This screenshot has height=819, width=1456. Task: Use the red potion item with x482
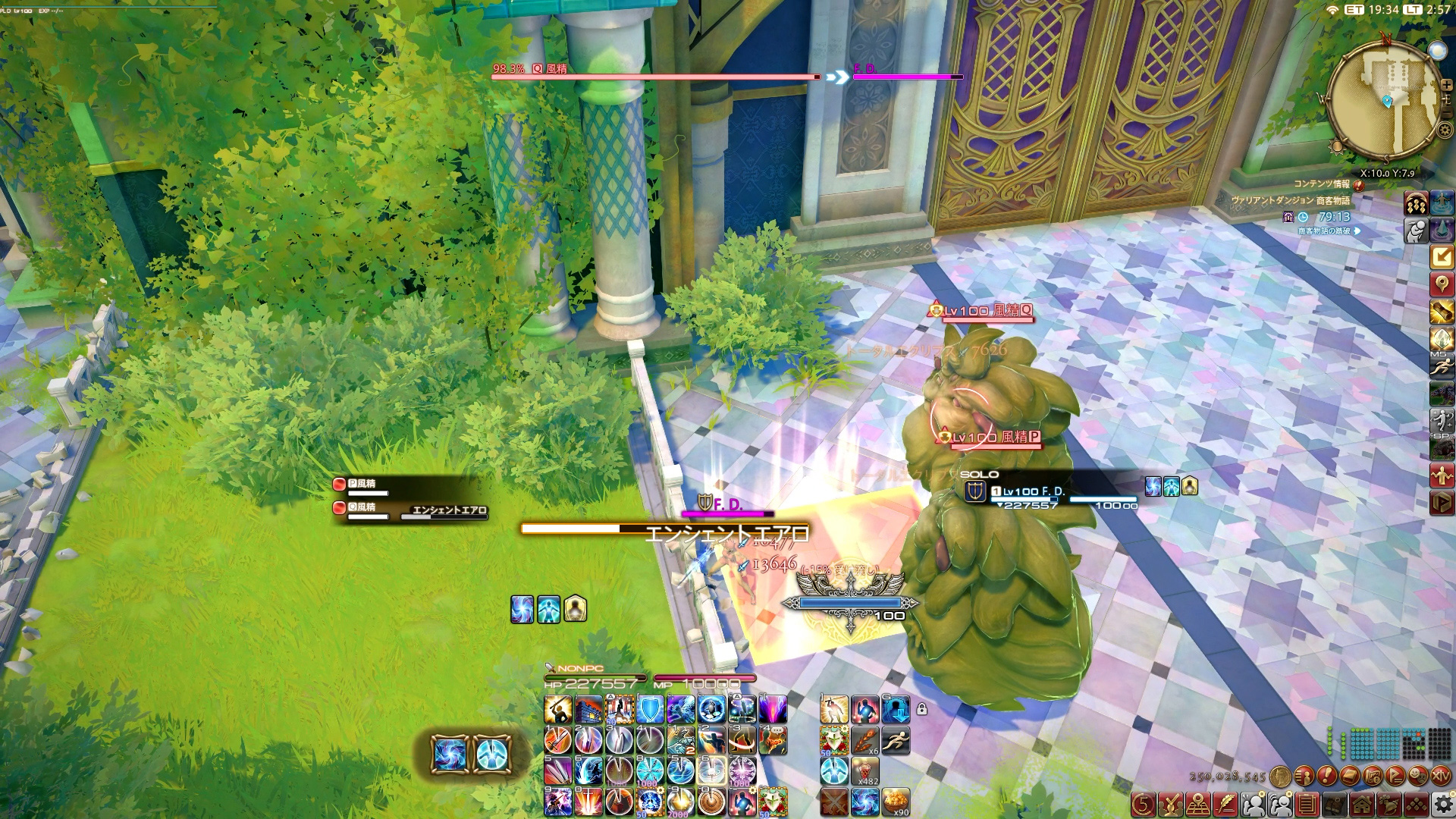864,771
